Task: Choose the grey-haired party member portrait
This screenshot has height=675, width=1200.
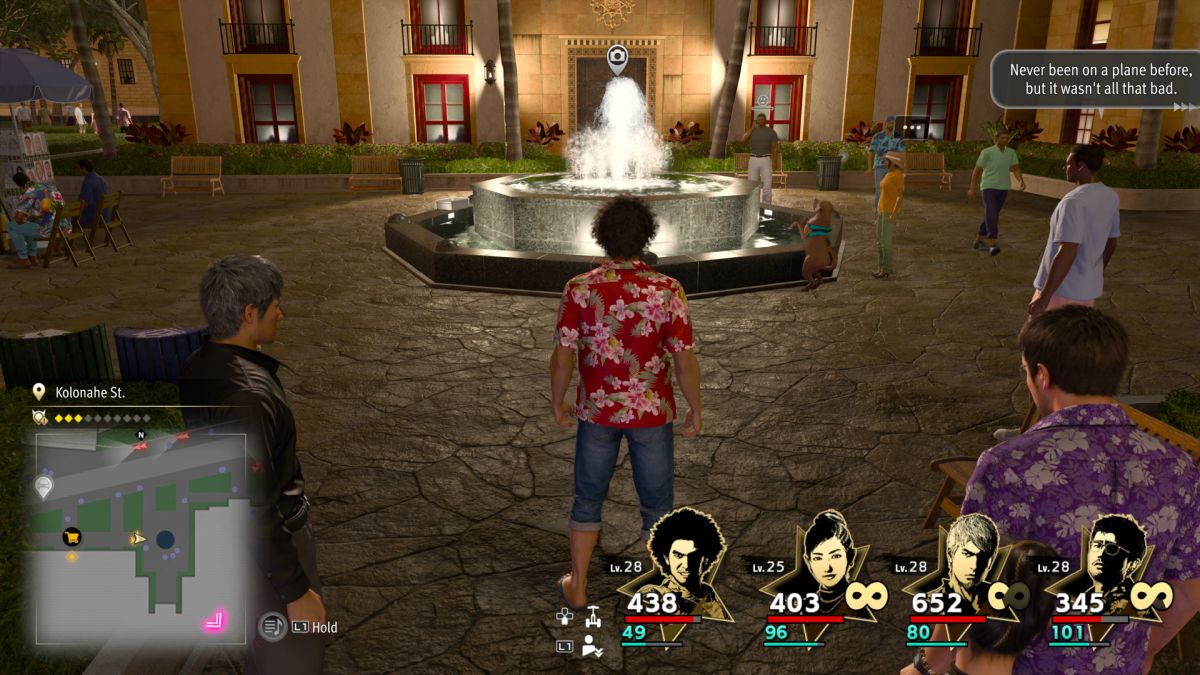Action: [x=969, y=560]
